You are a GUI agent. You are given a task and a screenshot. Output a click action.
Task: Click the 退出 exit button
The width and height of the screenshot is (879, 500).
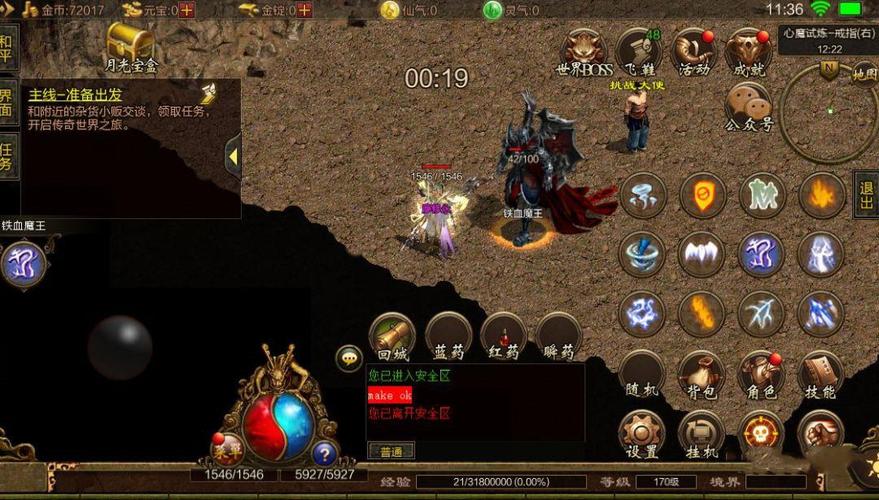click(866, 193)
